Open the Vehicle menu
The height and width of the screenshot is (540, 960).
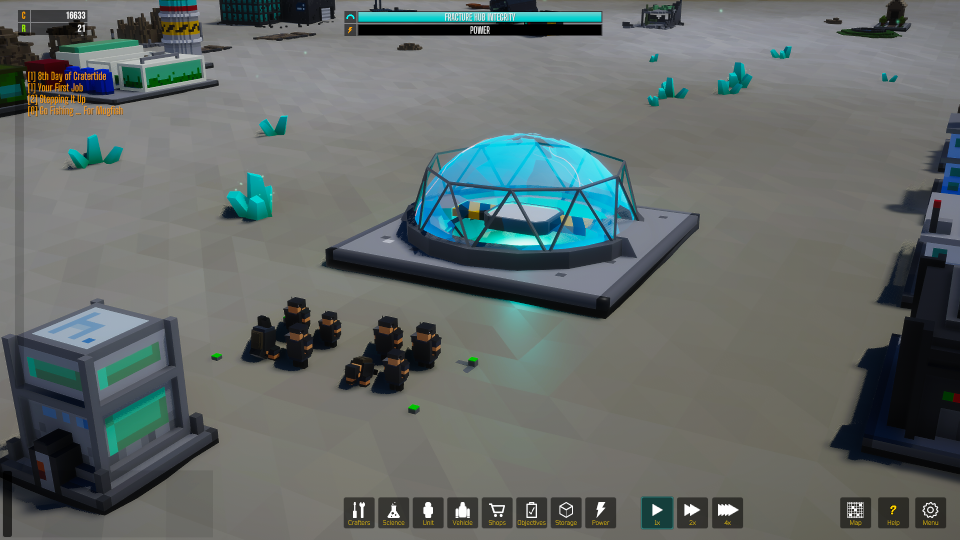pyautogui.click(x=462, y=513)
